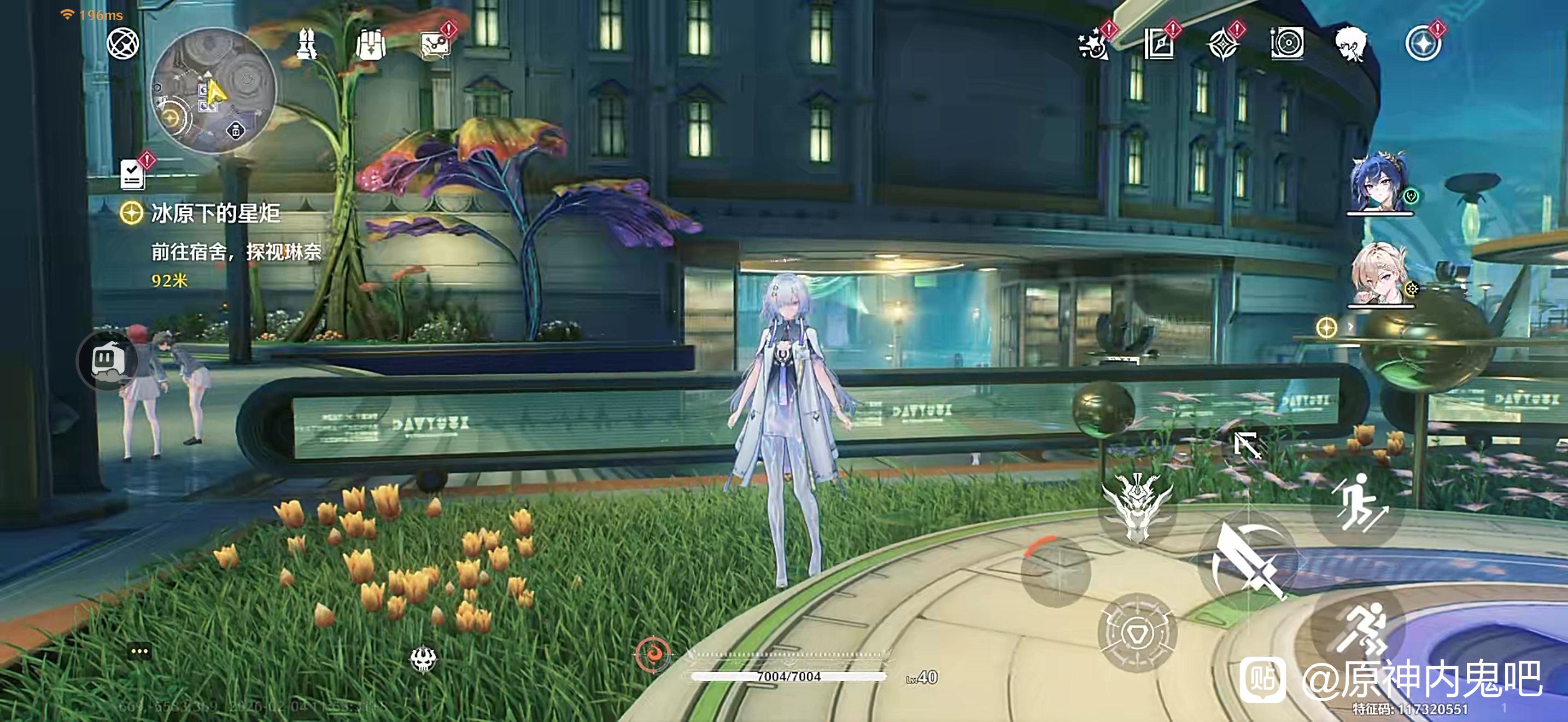The width and height of the screenshot is (1568, 722).
Task: Open the compass star circle icon
Action: pos(1423,44)
